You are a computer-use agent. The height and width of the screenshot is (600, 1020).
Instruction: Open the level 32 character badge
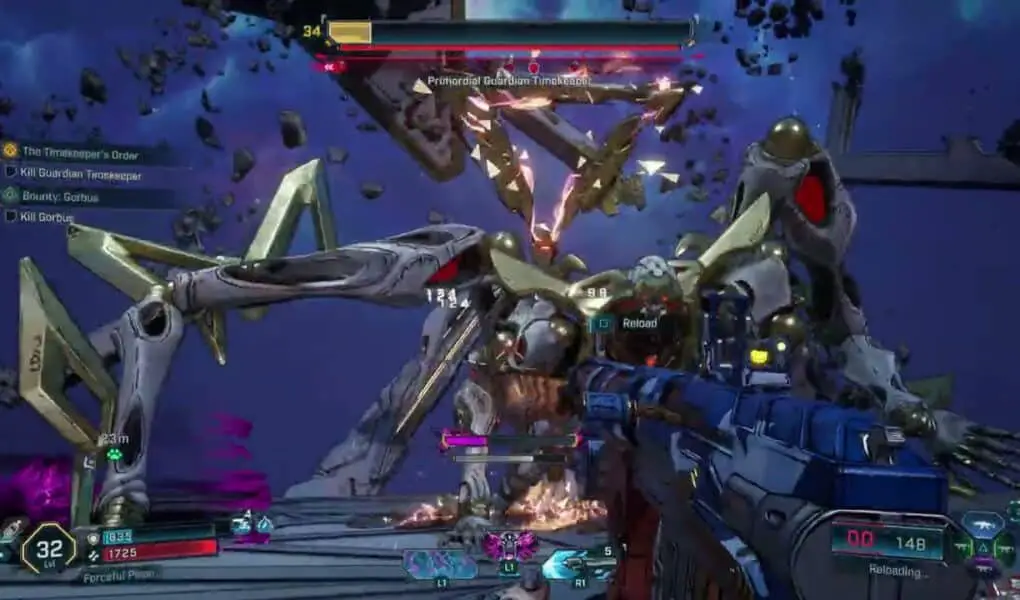47,548
